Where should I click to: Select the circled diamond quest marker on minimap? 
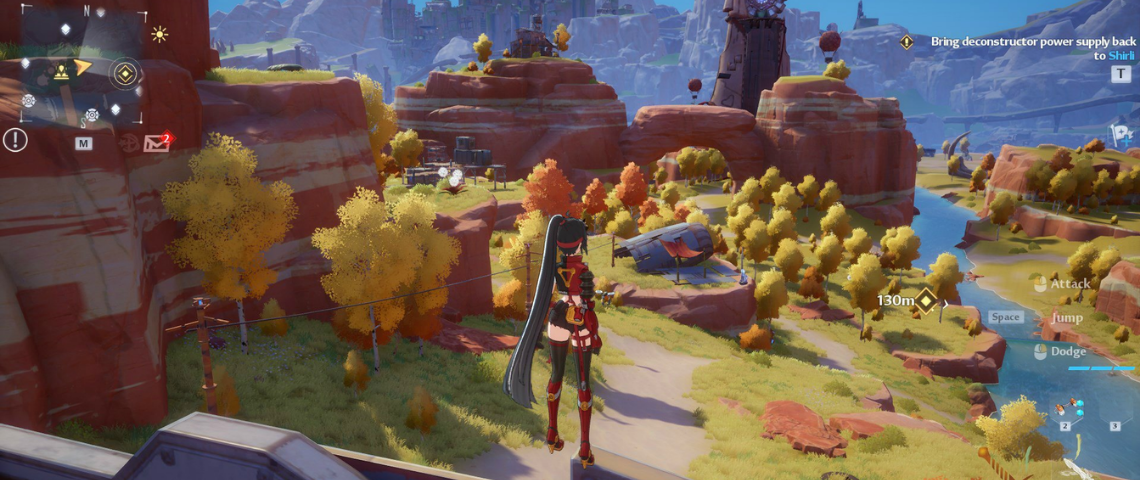tap(124, 71)
